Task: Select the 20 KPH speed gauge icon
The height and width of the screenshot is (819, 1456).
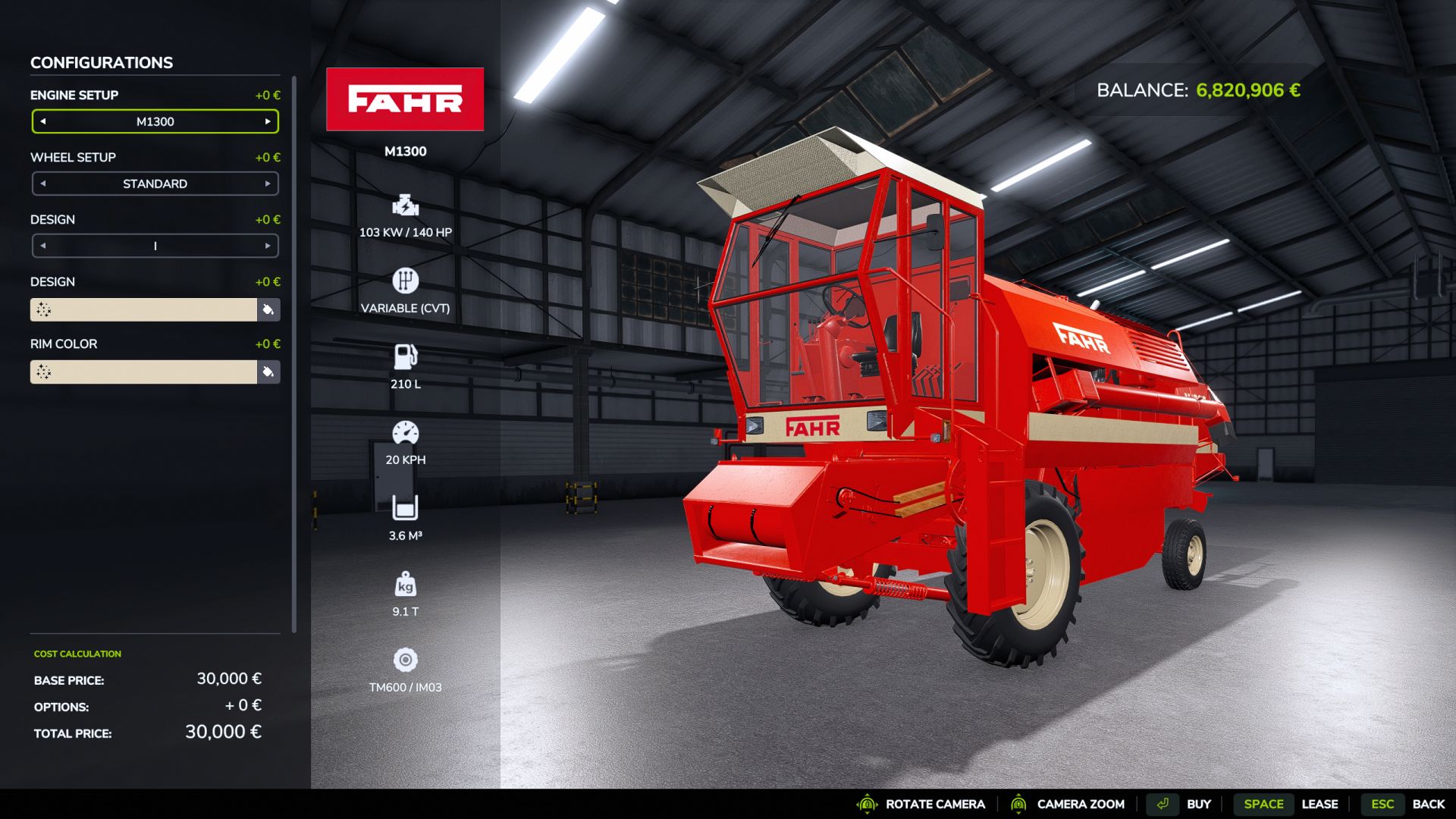Action: click(407, 432)
